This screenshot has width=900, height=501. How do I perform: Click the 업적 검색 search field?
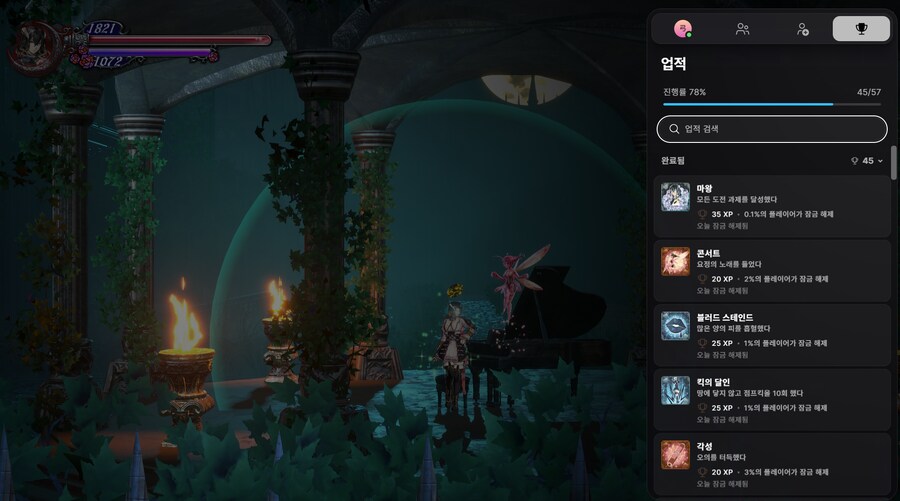point(772,129)
